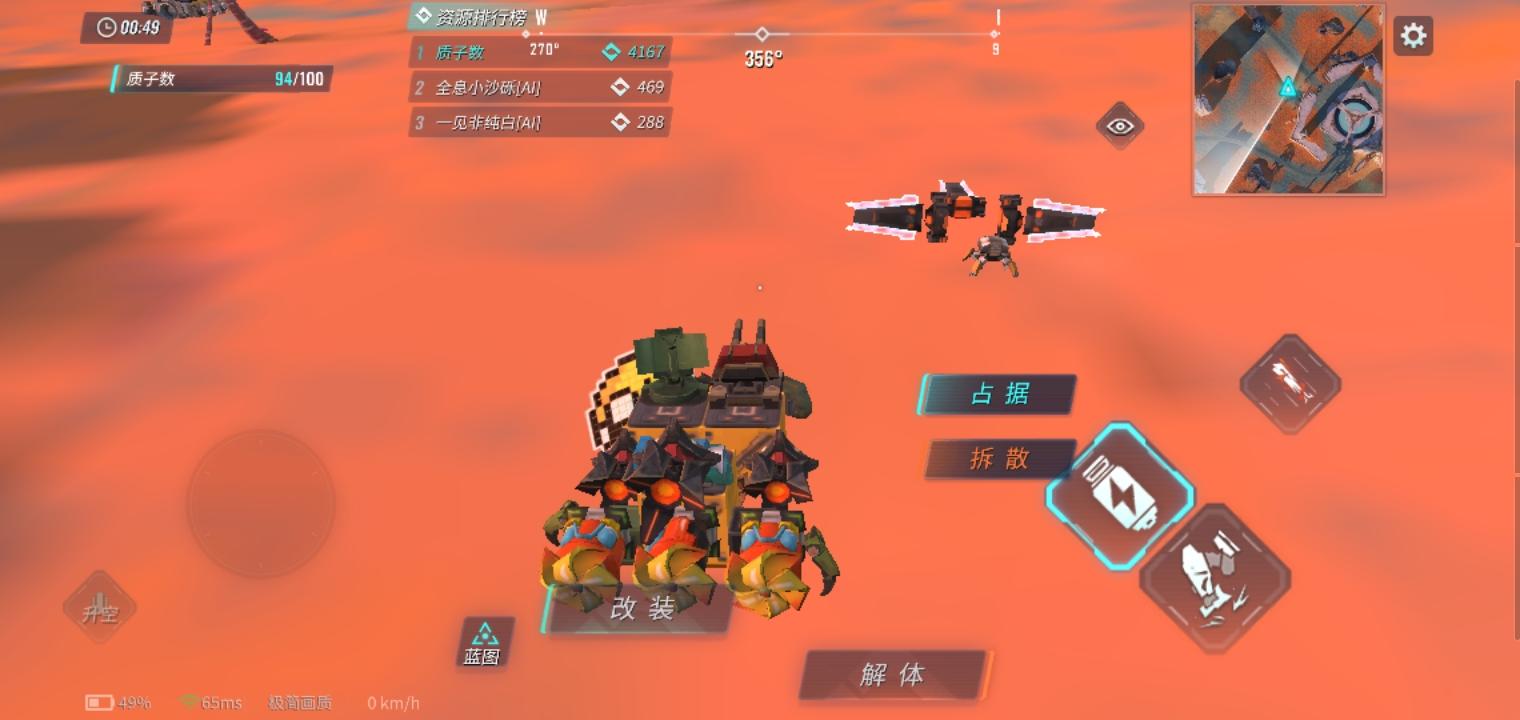Enlarge the minimap view
1520x720 pixels.
[1288, 98]
